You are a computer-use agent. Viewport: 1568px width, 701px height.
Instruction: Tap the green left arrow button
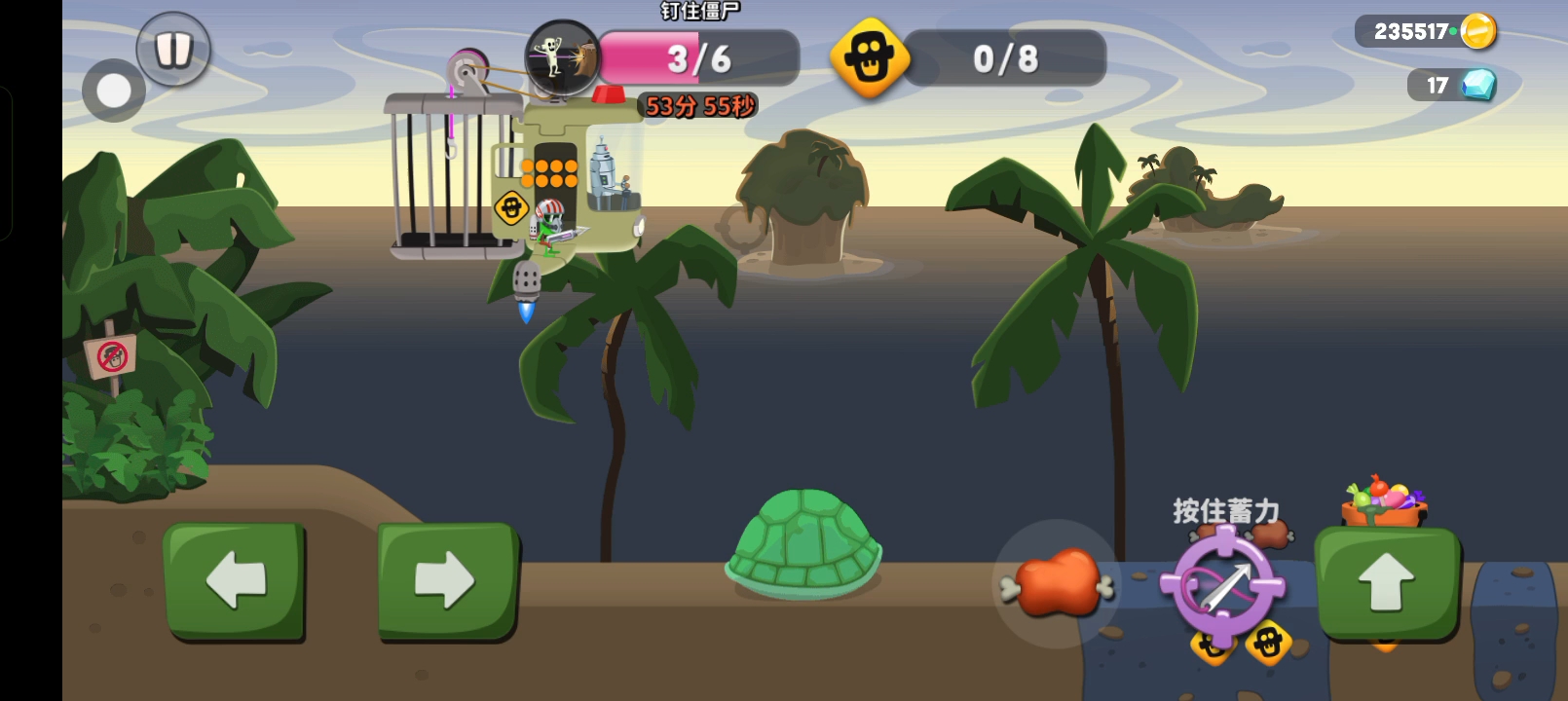tap(235, 580)
